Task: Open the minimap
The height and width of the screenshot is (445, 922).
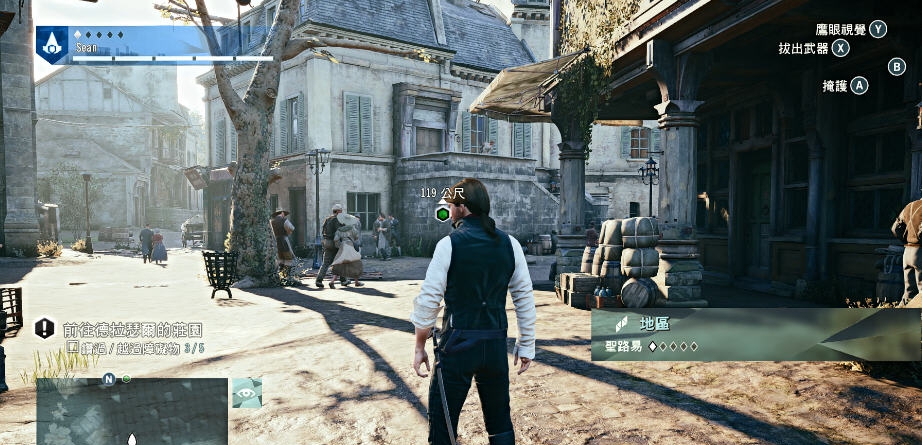Action: (x=132, y=412)
